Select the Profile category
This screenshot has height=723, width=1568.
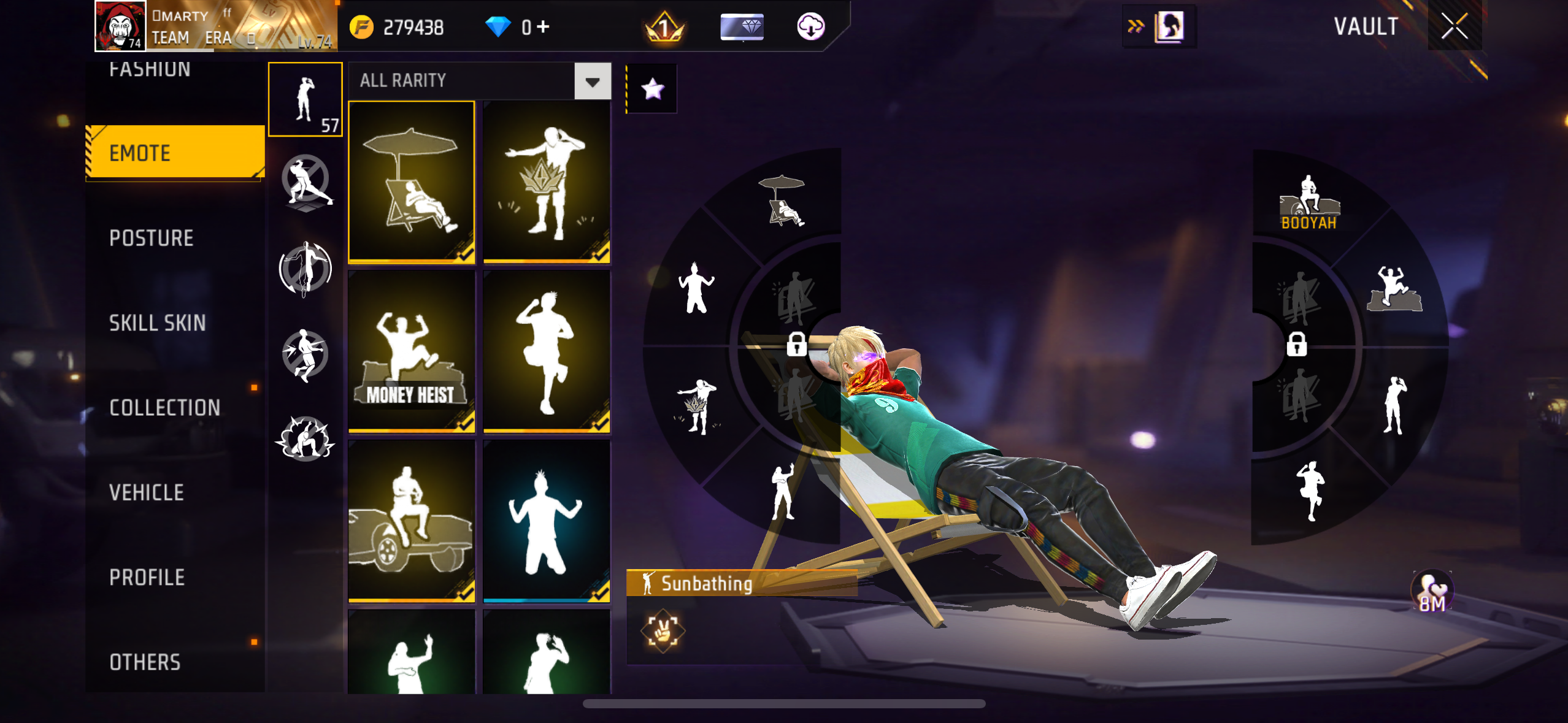(x=147, y=577)
